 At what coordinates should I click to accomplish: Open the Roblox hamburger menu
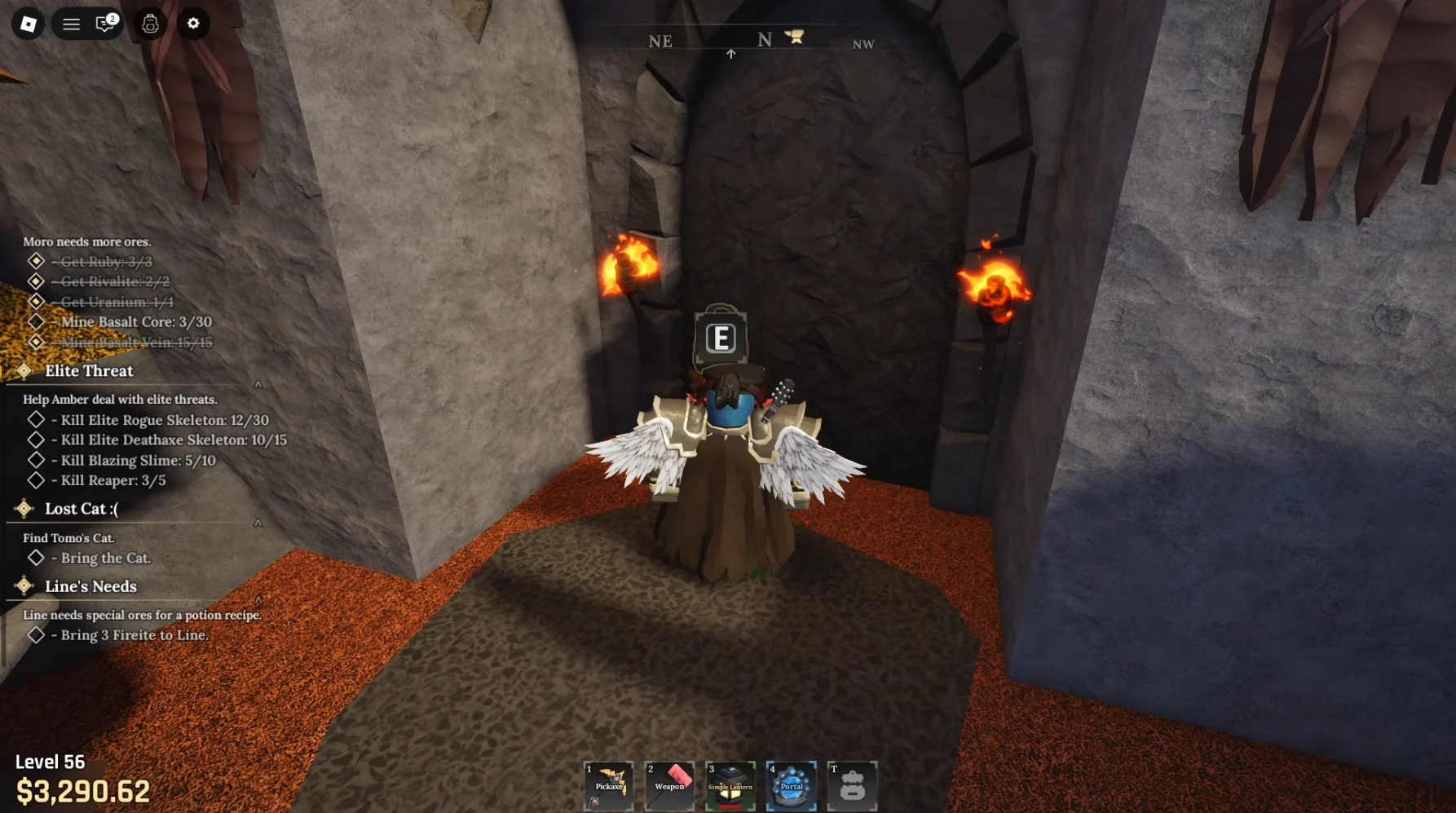[x=71, y=24]
